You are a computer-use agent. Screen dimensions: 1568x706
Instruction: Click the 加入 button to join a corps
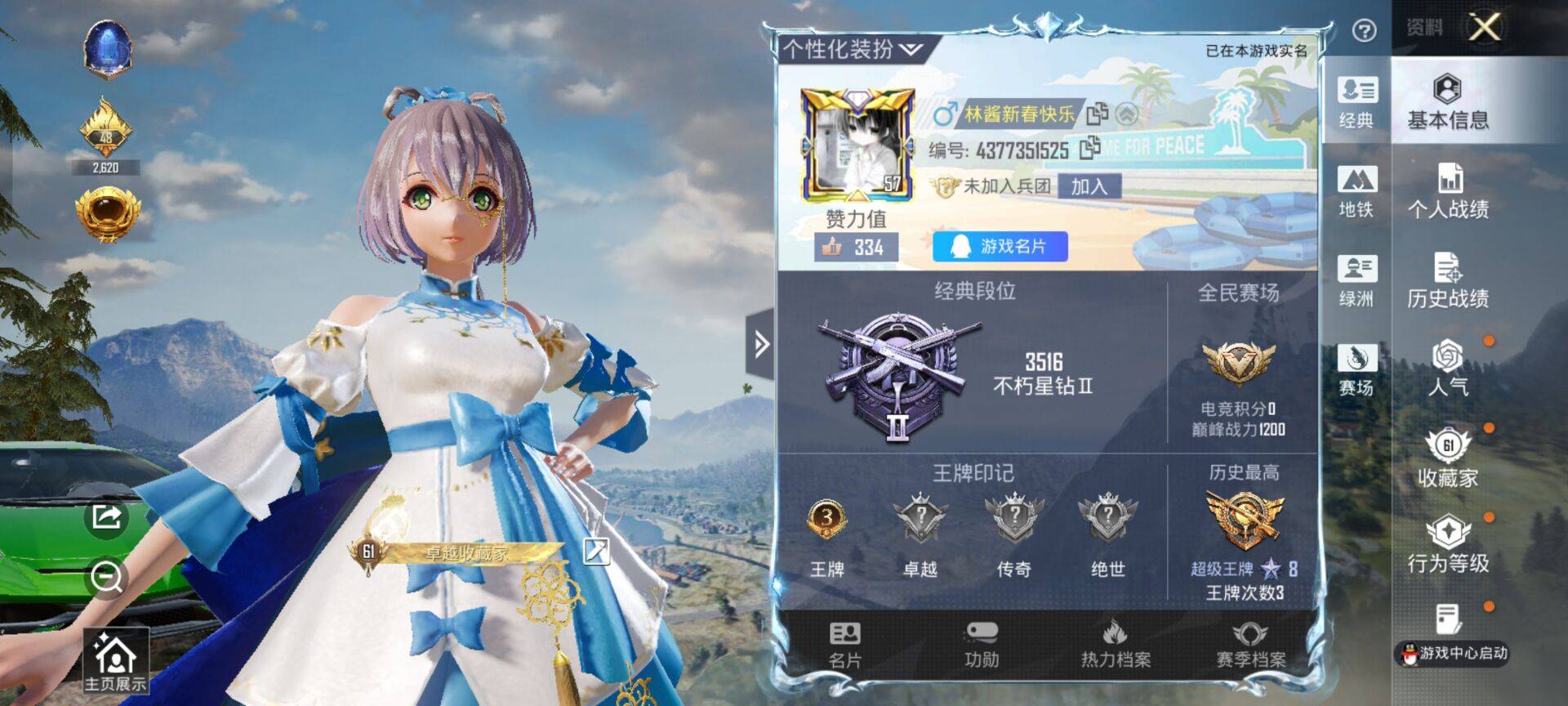click(1089, 186)
